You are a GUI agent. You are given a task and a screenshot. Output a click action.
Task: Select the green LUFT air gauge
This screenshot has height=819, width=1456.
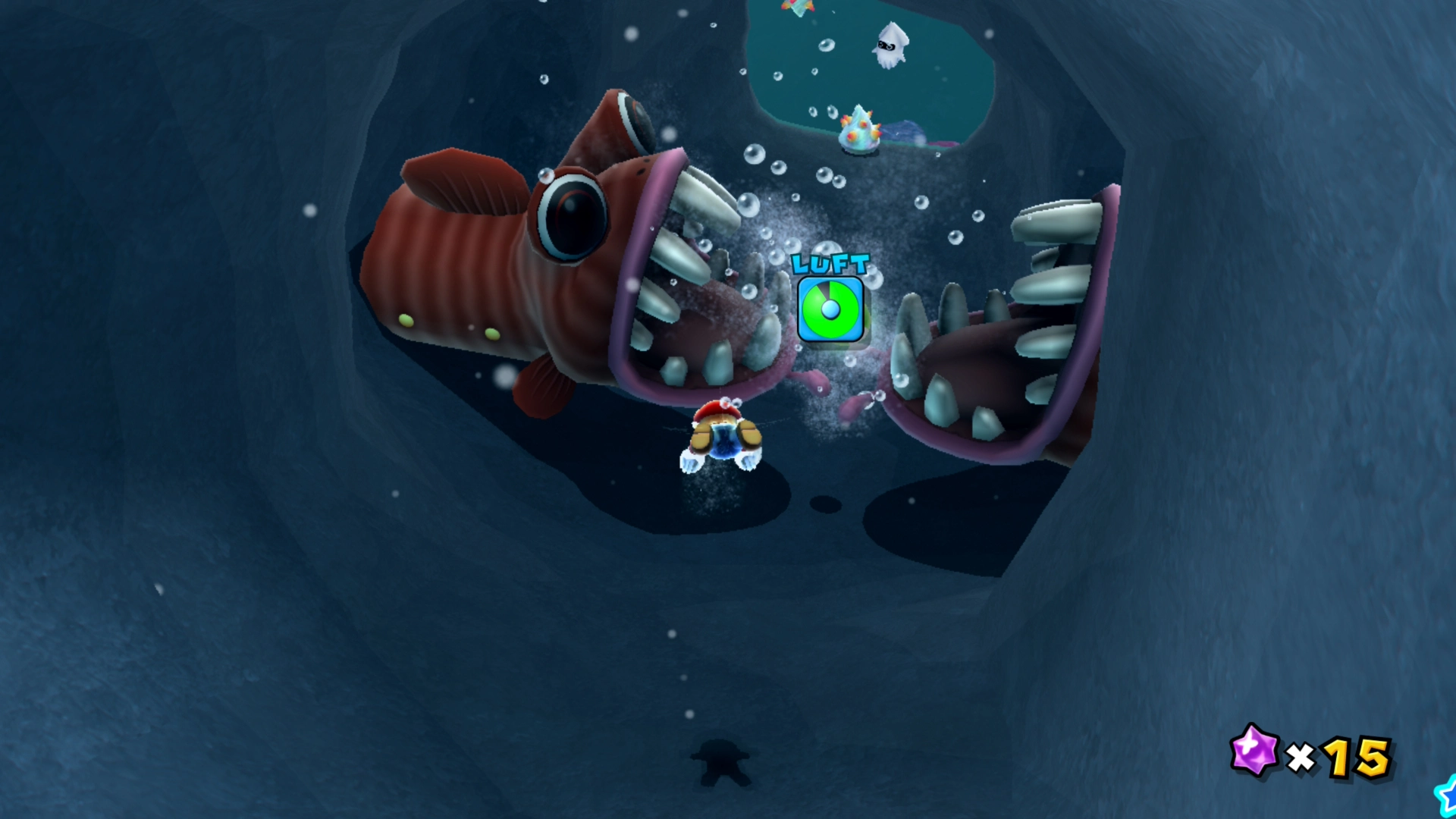click(830, 309)
